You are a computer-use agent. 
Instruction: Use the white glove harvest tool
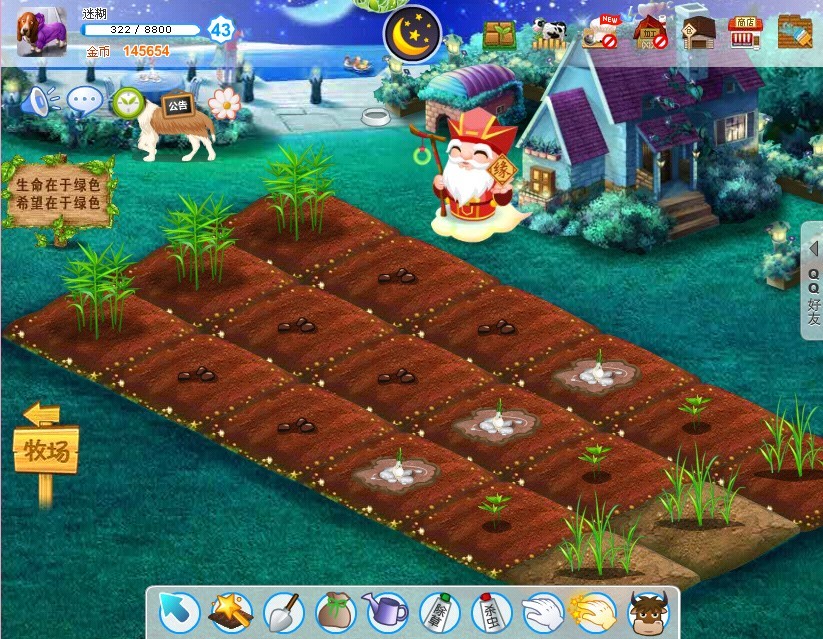point(543,610)
